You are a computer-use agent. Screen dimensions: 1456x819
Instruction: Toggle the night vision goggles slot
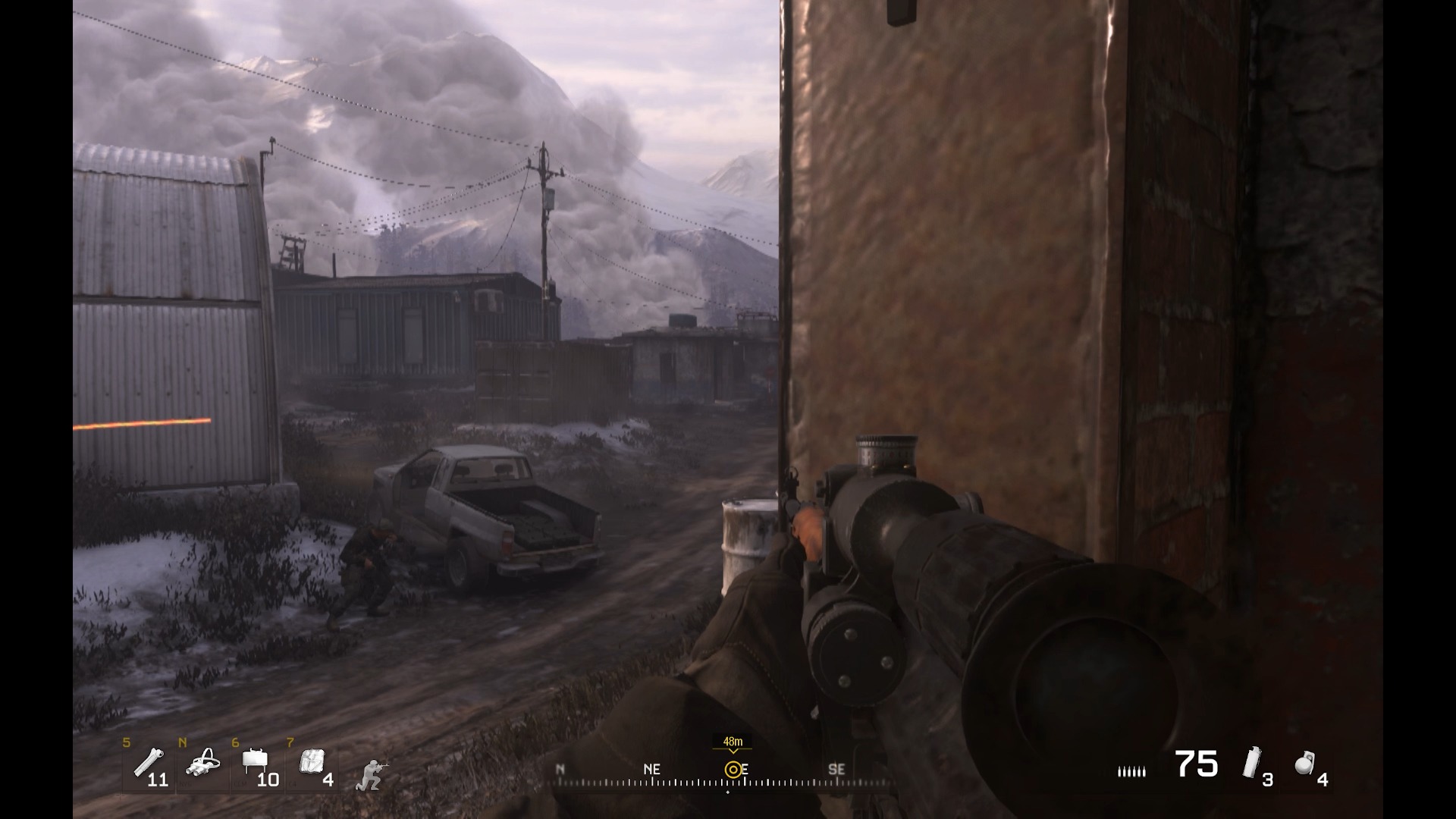tap(202, 764)
